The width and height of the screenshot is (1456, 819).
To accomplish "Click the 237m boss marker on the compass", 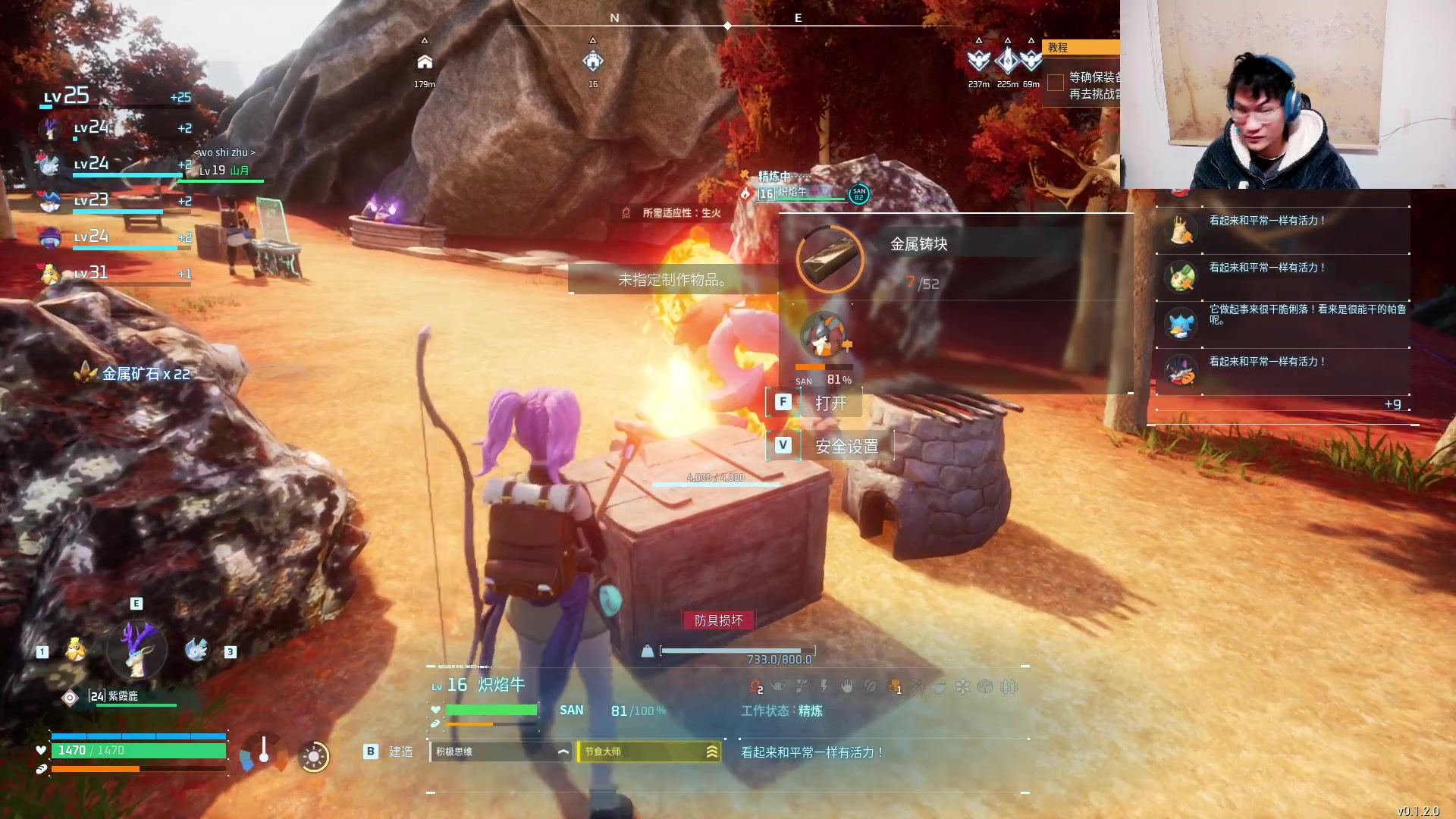I will (x=979, y=61).
